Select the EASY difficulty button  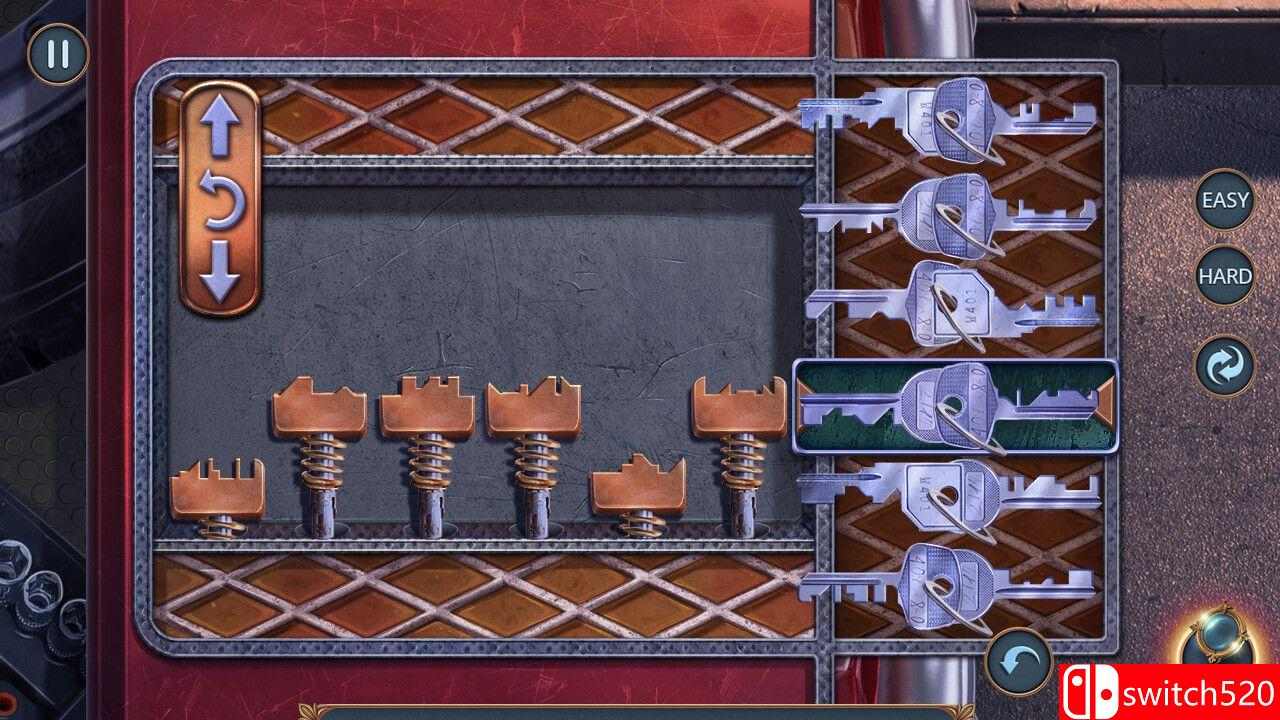coord(1224,198)
